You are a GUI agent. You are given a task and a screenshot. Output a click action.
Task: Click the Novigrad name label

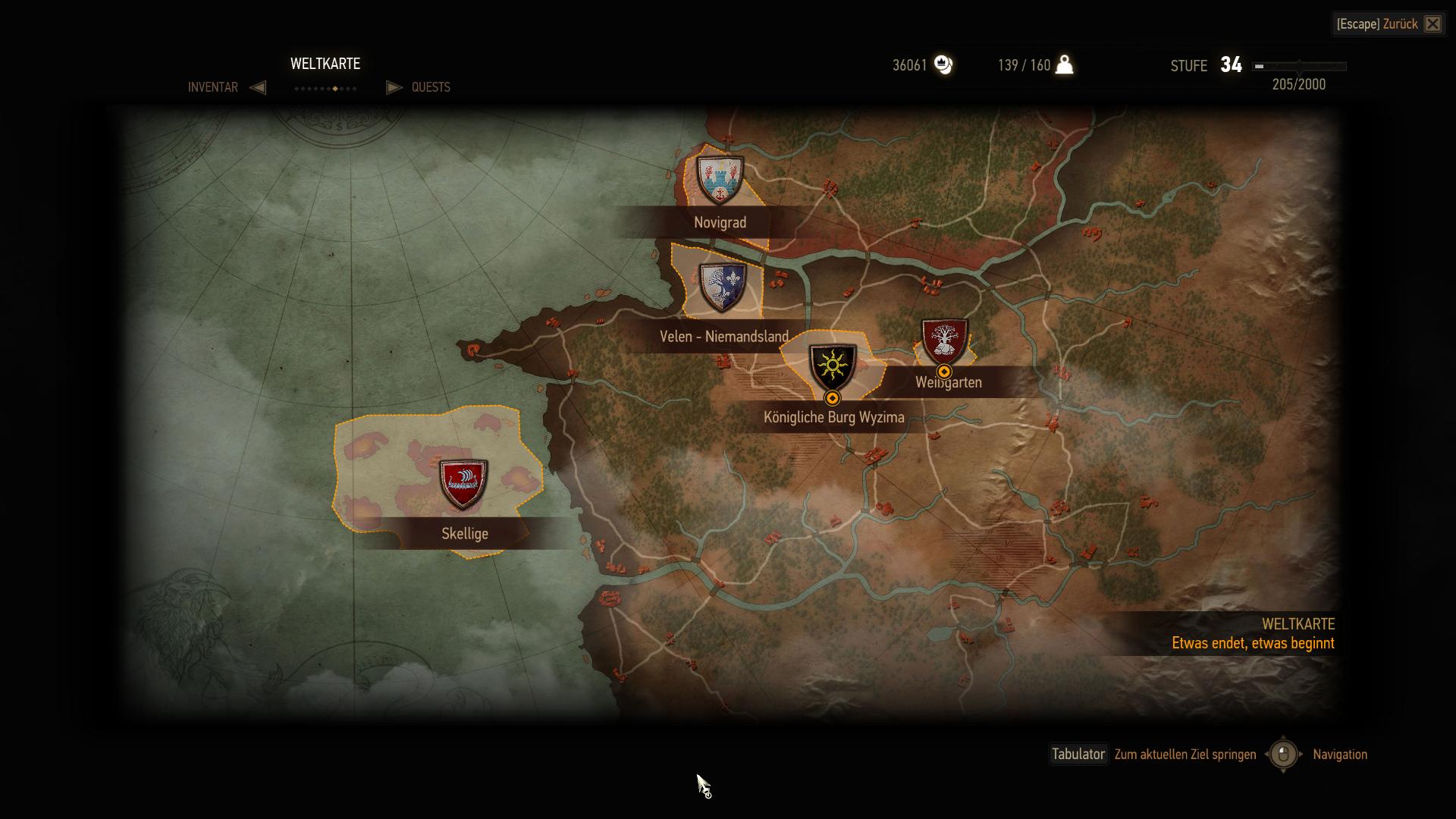(x=720, y=223)
